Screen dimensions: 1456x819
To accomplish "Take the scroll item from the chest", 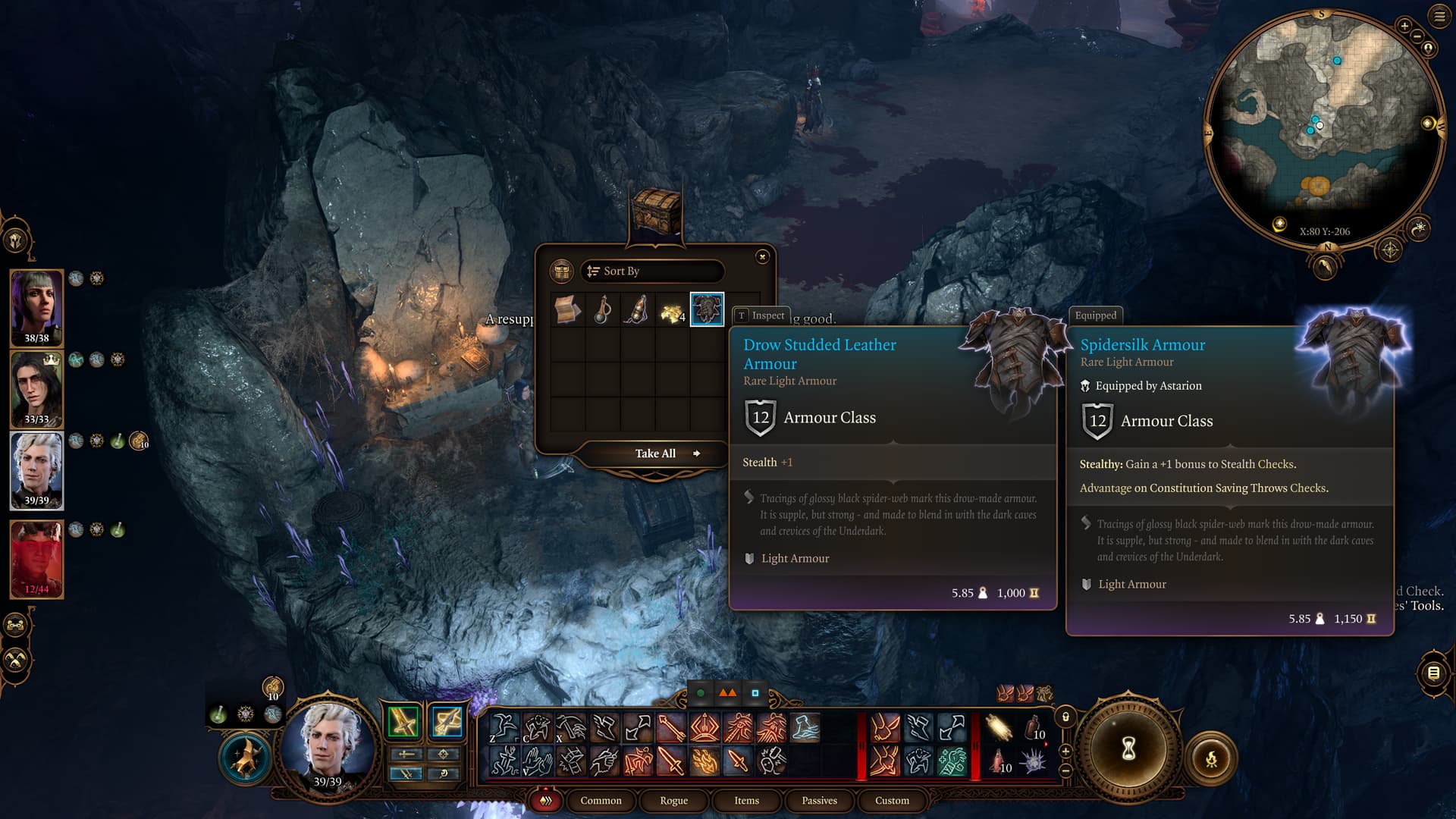I will (x=567, y=309).
